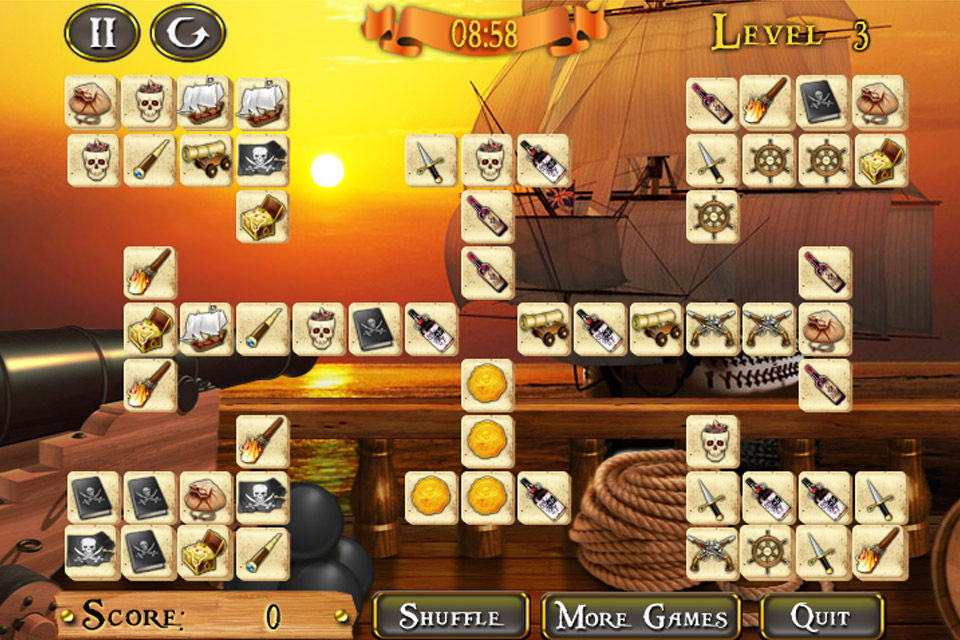Screen dimensions: 960x640
Task: Select the cannon tile between telescope and pirate flag
Action: click(x=206, y=160)
